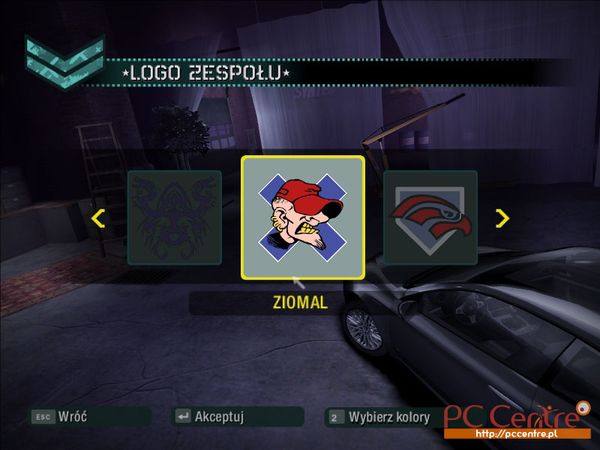Show the next team logo with right arrow

coord(502,218)
